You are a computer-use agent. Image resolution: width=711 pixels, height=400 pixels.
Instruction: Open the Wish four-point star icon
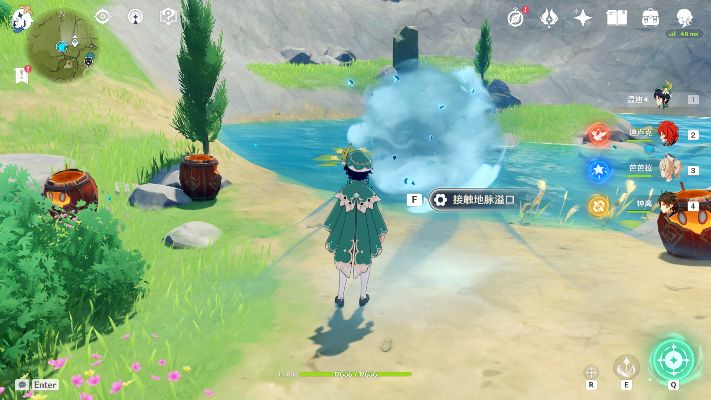tap(583, 17)
